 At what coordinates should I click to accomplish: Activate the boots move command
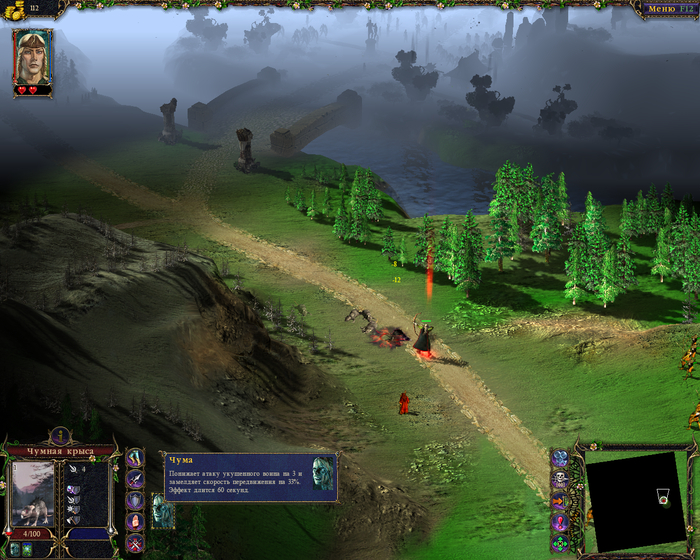pyautogui.click(x=136, y=457)
